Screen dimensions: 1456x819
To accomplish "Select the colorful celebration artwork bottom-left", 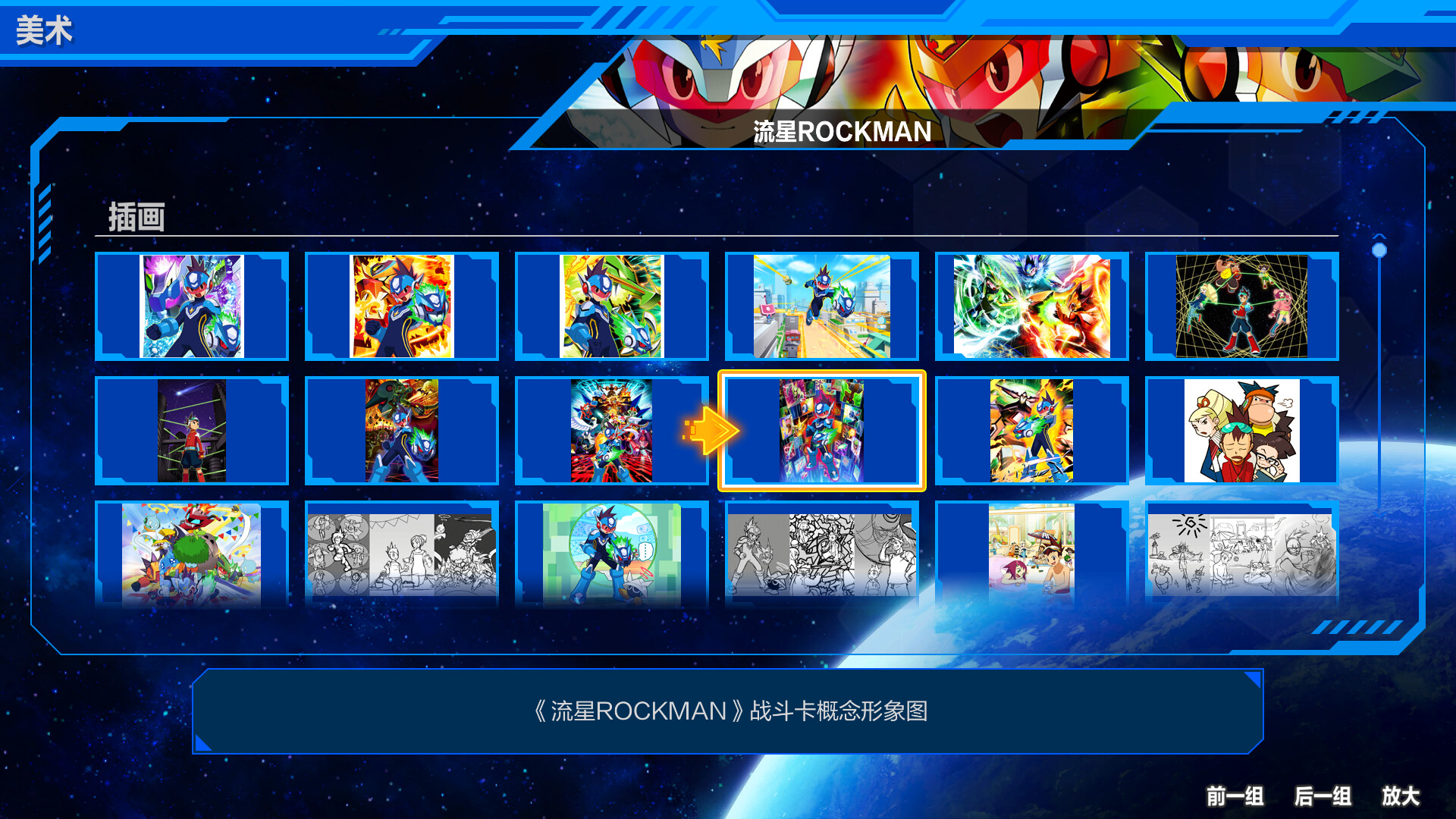I will 192,554.
